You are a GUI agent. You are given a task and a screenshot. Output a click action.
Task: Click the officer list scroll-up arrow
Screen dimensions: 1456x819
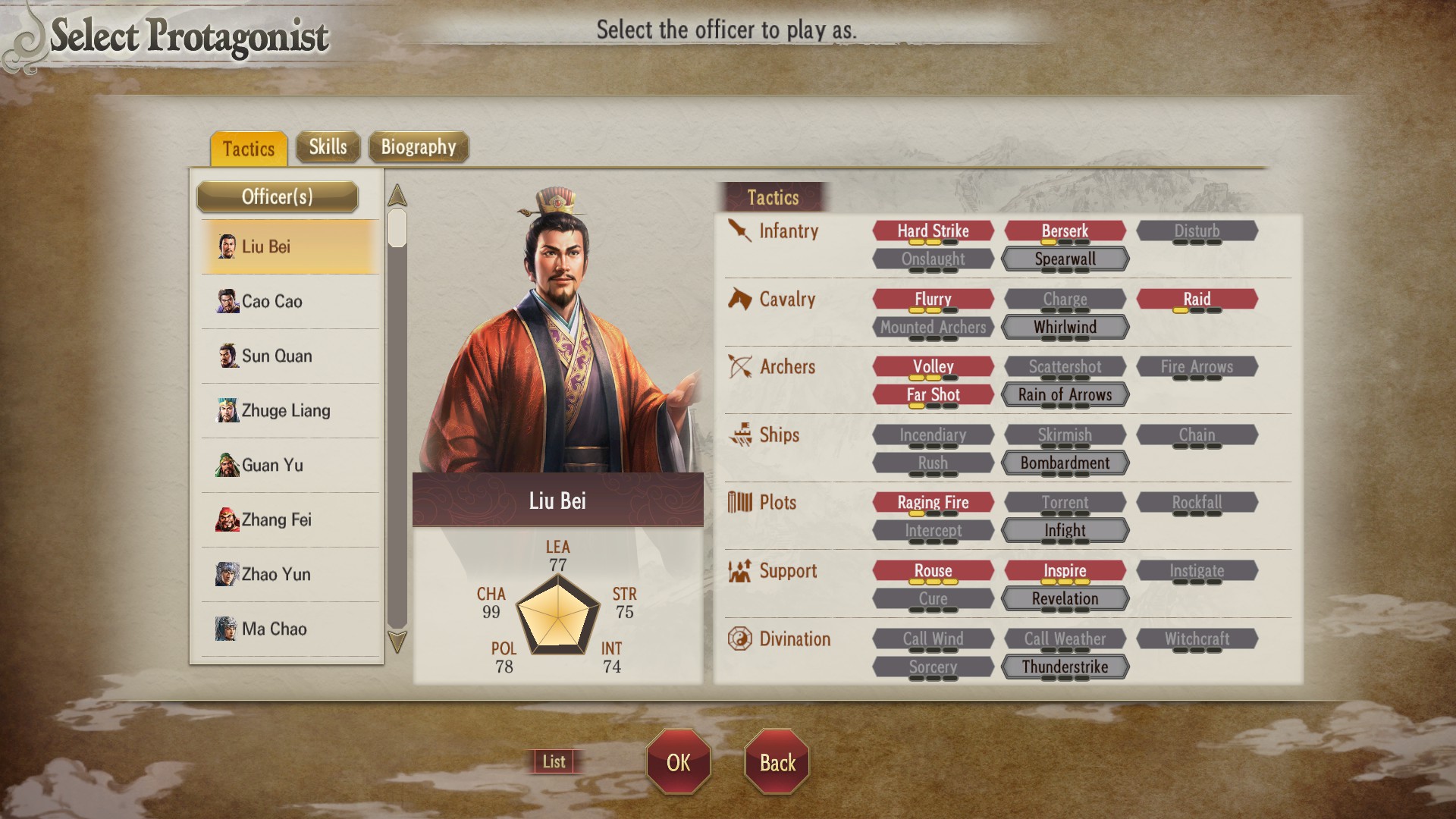(x=397, y=196)
